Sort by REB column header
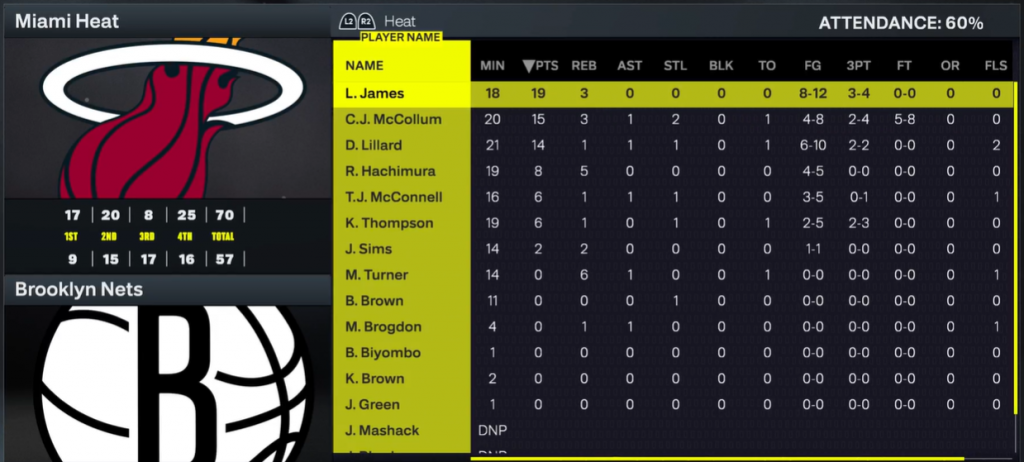The width and height of the screenshot is (1024, 462). [x=584, y=66]
